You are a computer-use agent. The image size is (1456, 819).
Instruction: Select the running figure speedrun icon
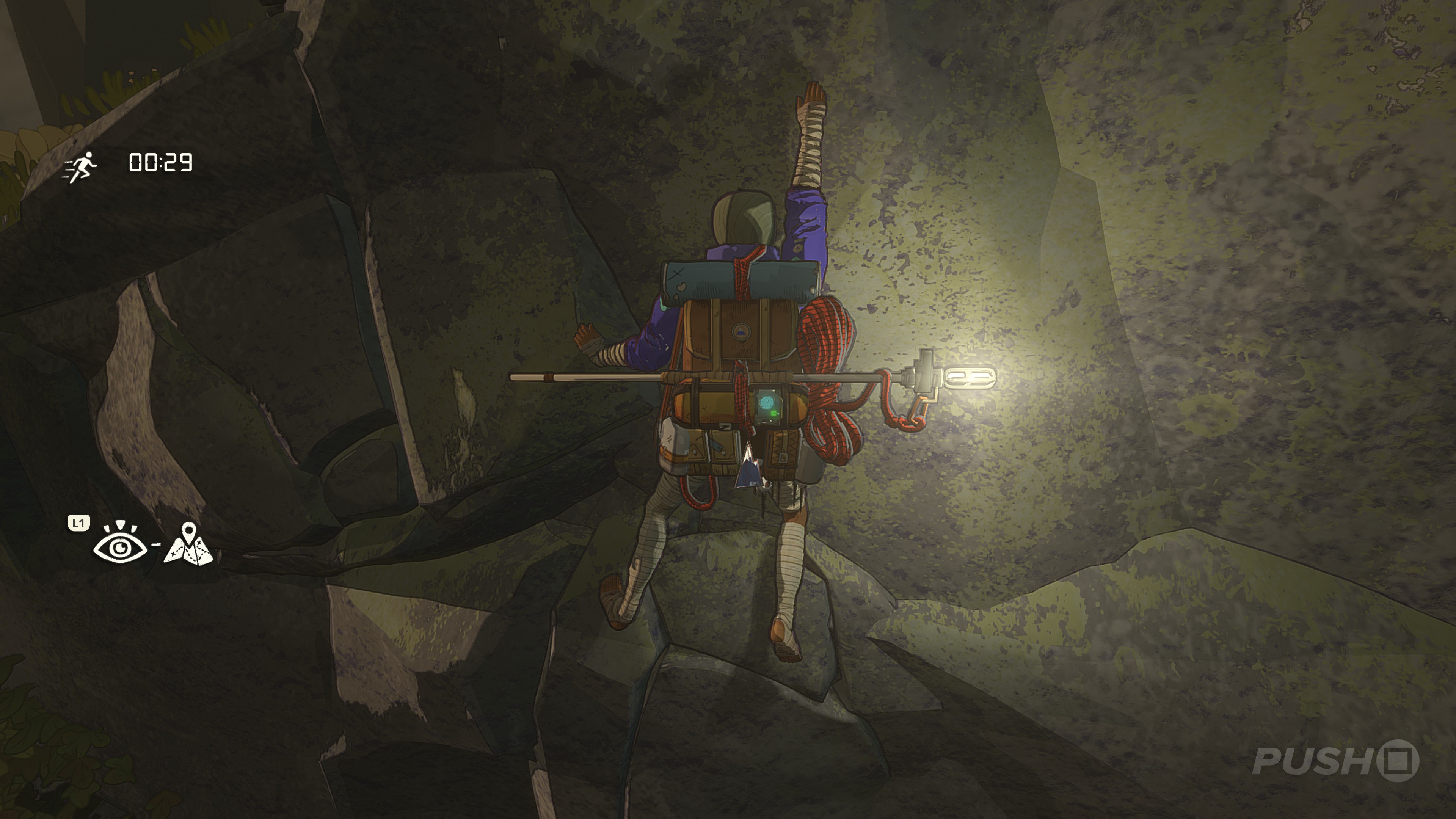click(80, 167)
